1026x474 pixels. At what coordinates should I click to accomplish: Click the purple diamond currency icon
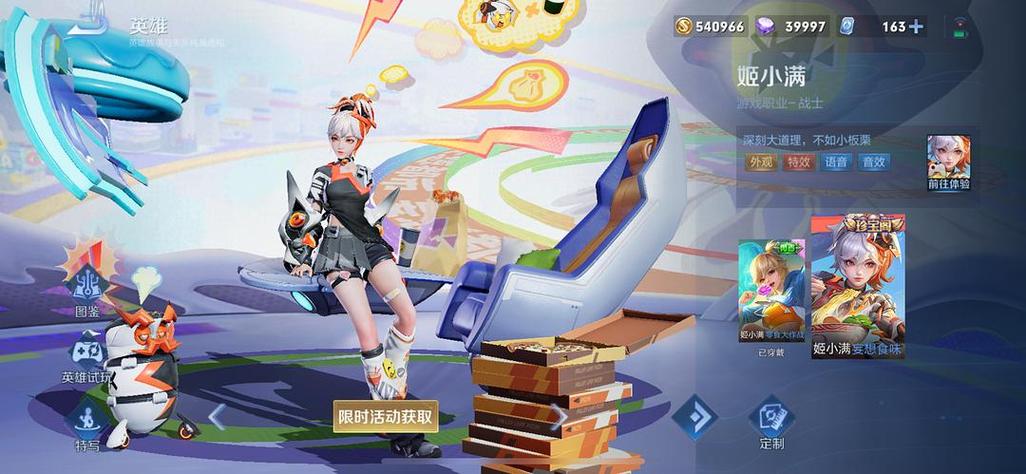[768, 27]
